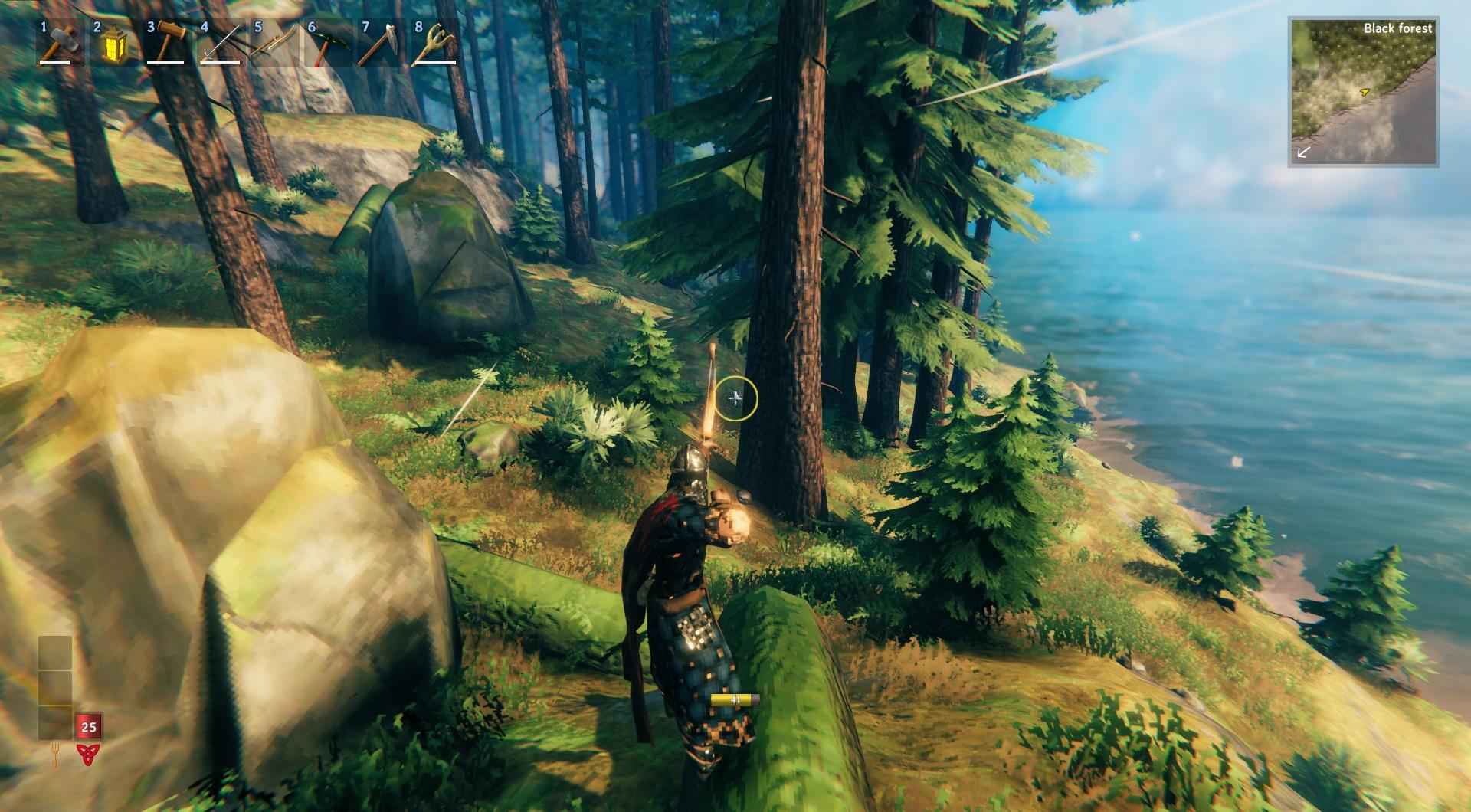Viewport: 1471px width, 812px height.
Task: Select the fishing rod slot
Action: 220,43
